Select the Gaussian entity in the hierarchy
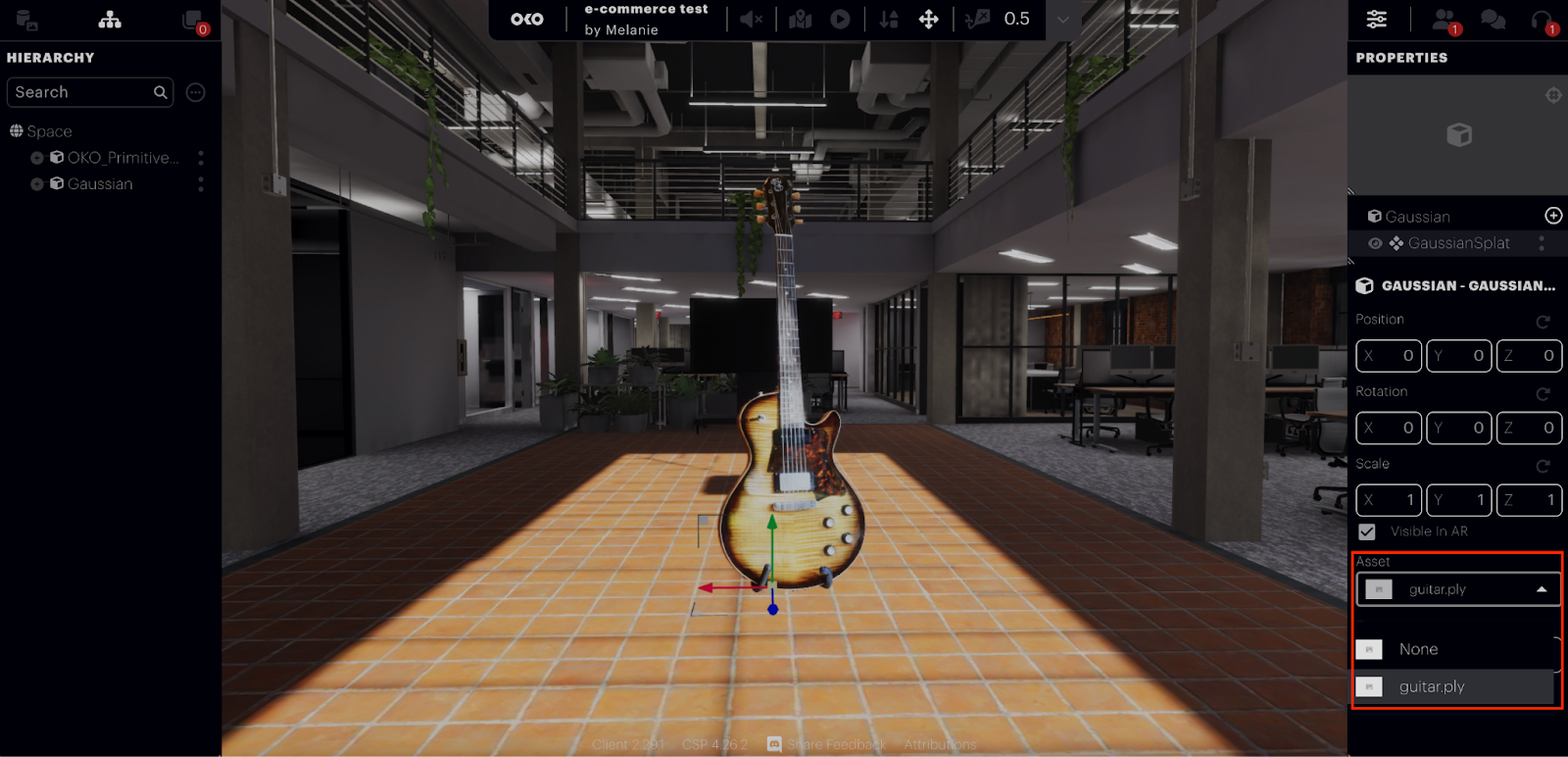 (x=100, y=184)
